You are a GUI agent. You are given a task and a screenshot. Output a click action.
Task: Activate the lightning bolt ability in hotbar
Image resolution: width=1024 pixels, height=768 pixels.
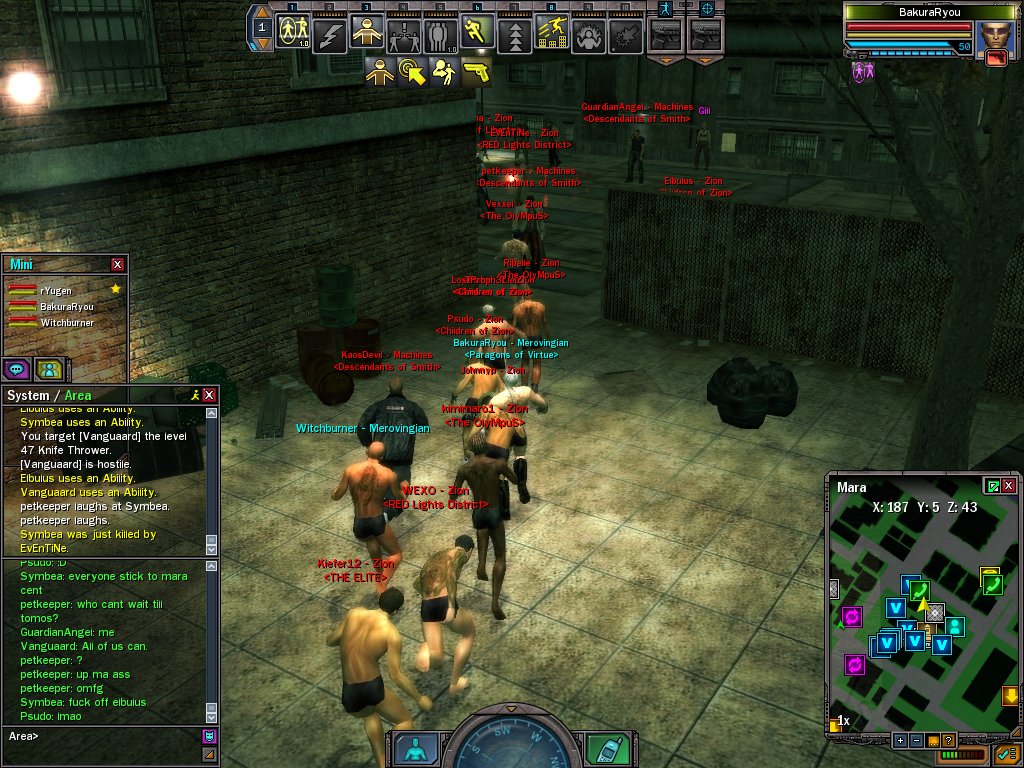coord(330,36)
